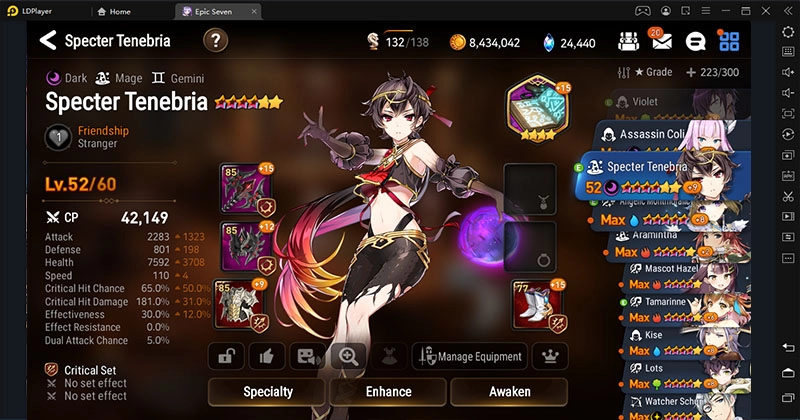Zoom in on hero with magnifier button
The width and height of the screenshot is (800, 420).
(x=349, y=356)
